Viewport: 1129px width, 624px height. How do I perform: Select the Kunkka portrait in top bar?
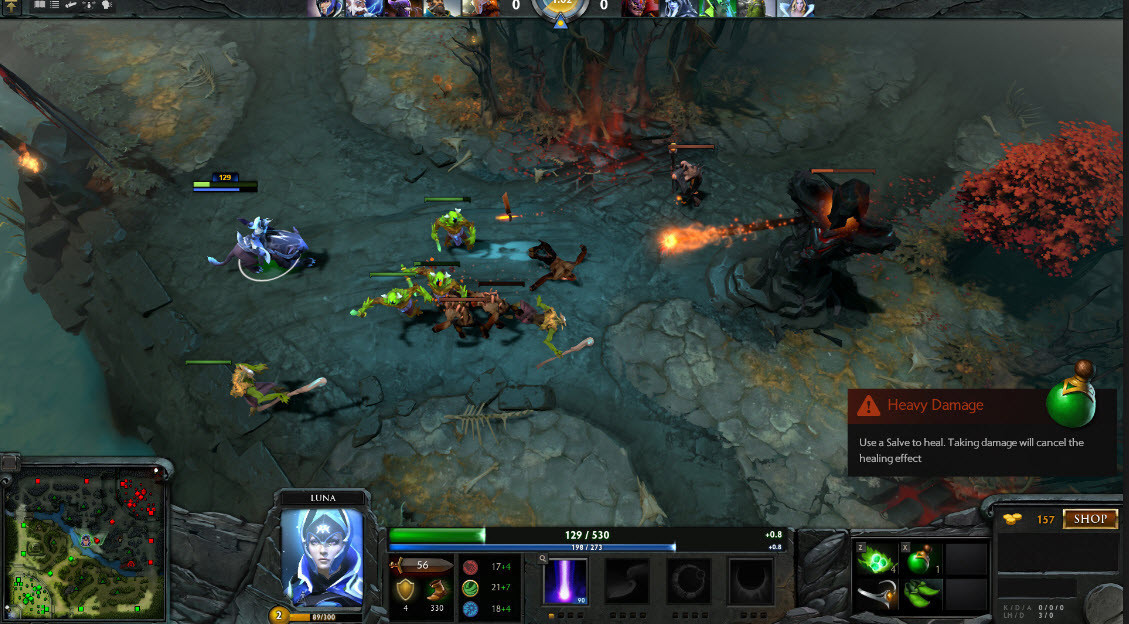438,8
